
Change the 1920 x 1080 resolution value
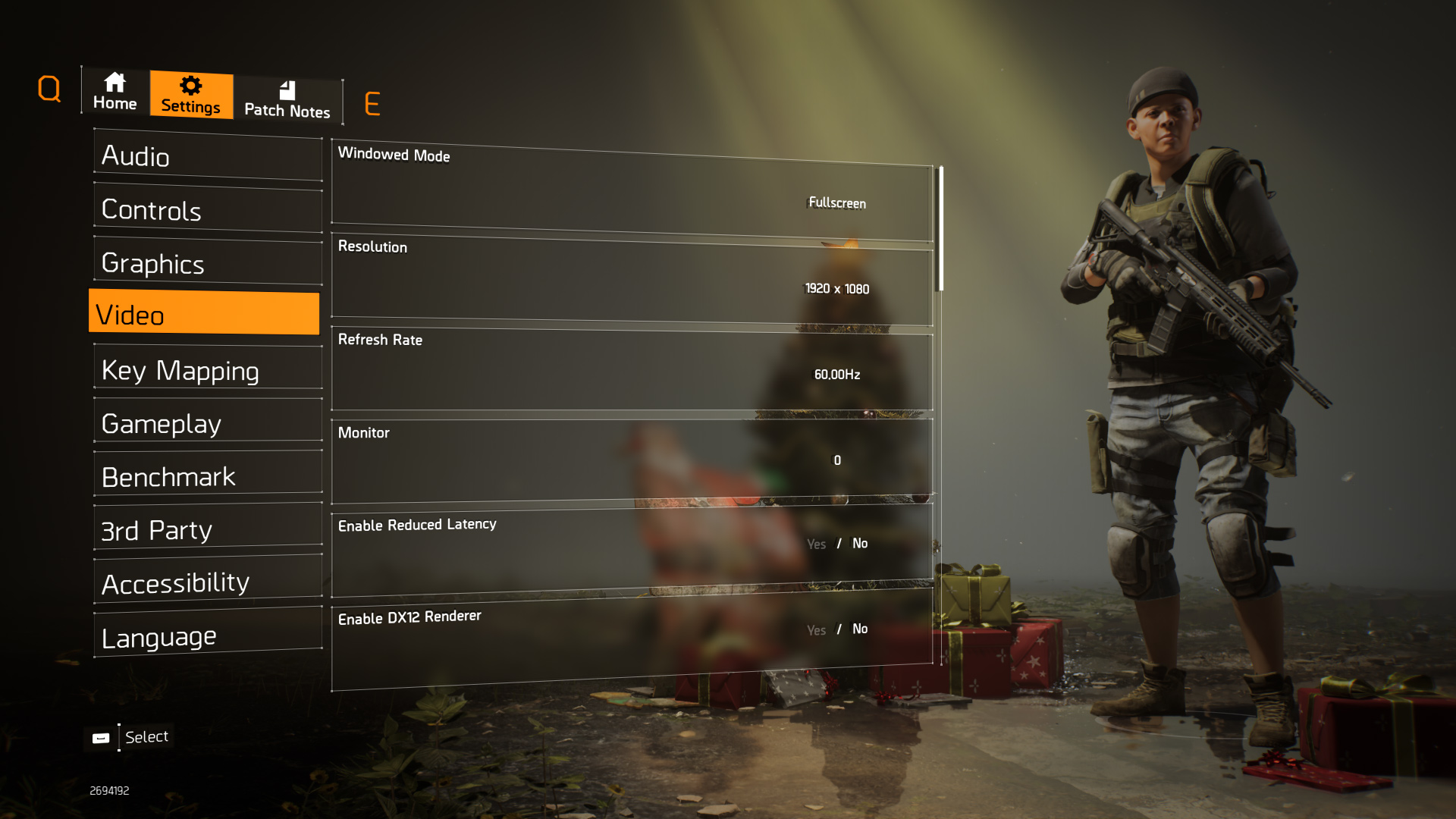tap(837, 289)
